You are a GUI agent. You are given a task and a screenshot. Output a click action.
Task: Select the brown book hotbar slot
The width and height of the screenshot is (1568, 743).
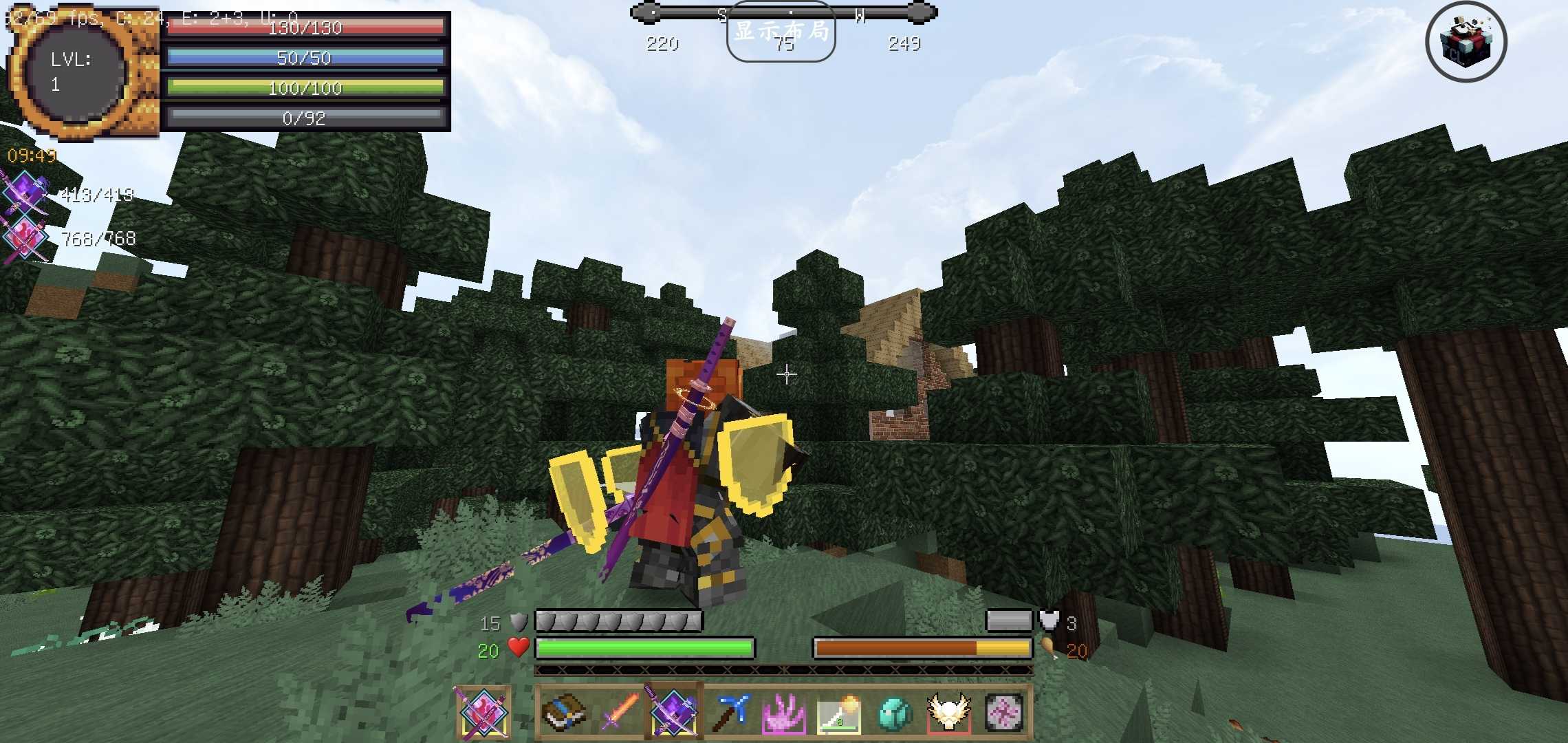point(563,712)
